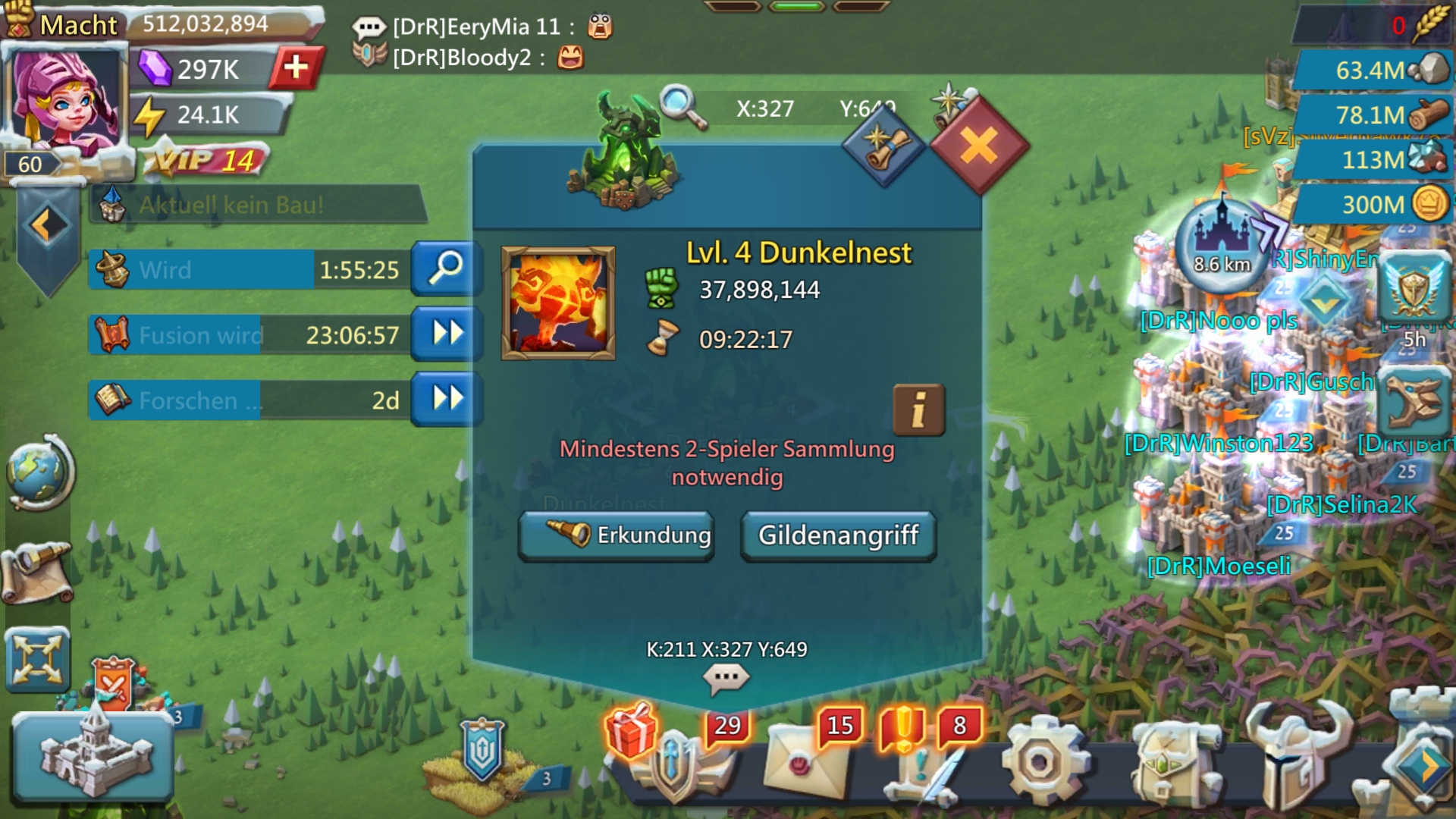Inspect the Wird queue with the magnifier
1456x819 pixels.
point(446,268)
